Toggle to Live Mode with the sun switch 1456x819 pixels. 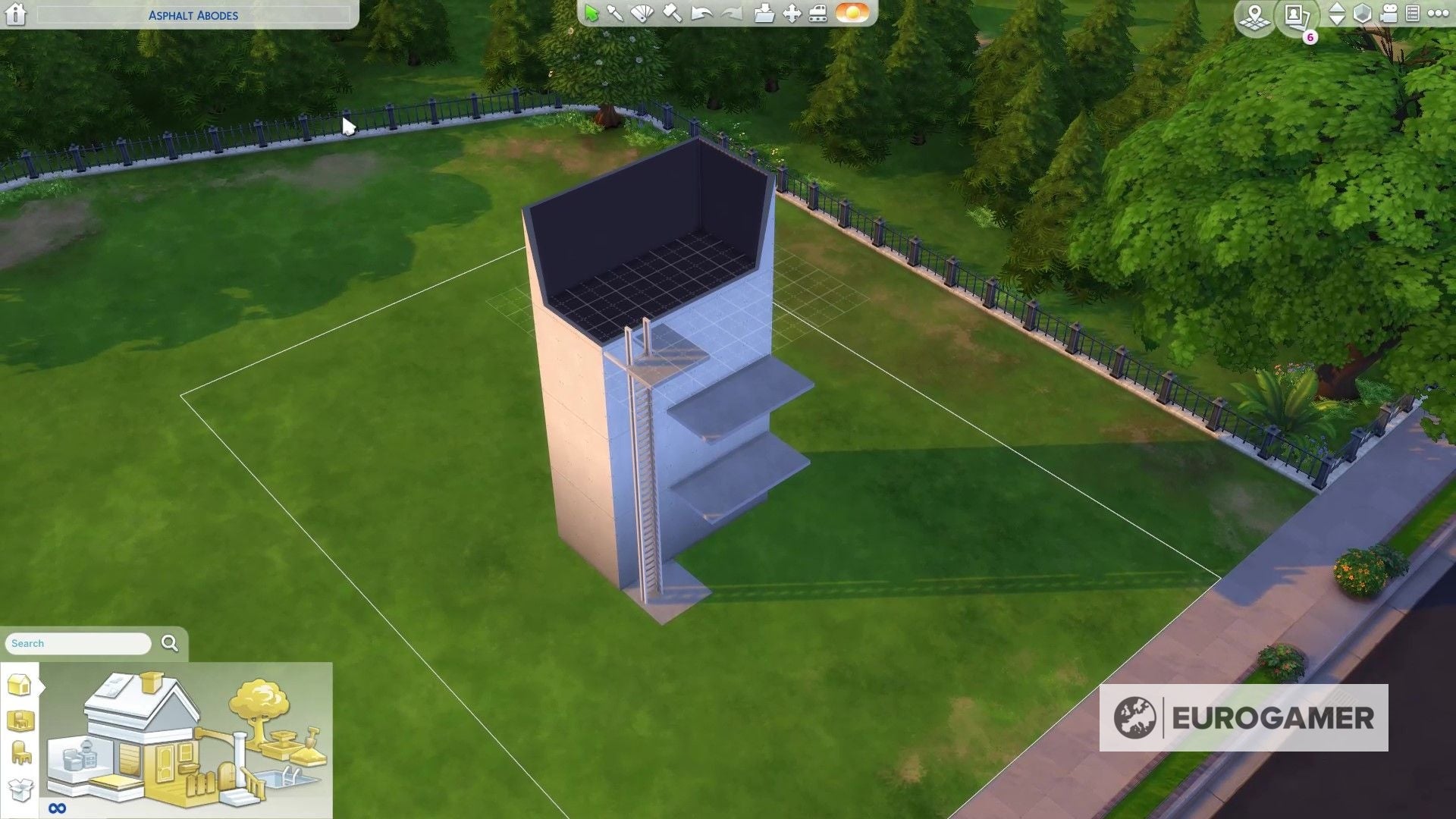(851, 13)
